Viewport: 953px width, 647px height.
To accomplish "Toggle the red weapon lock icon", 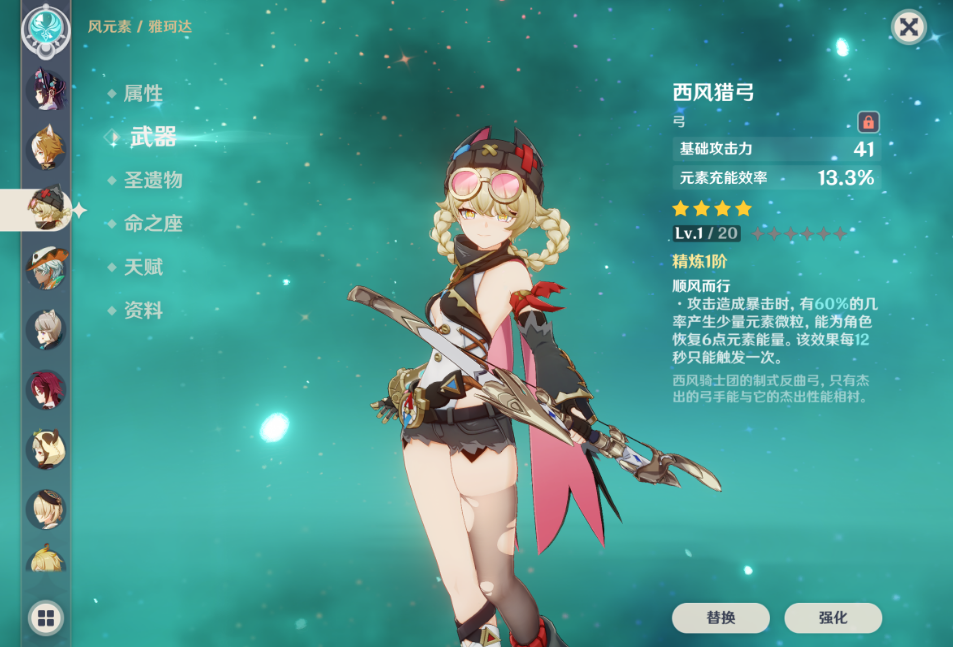I will click(x=868, y=122).
